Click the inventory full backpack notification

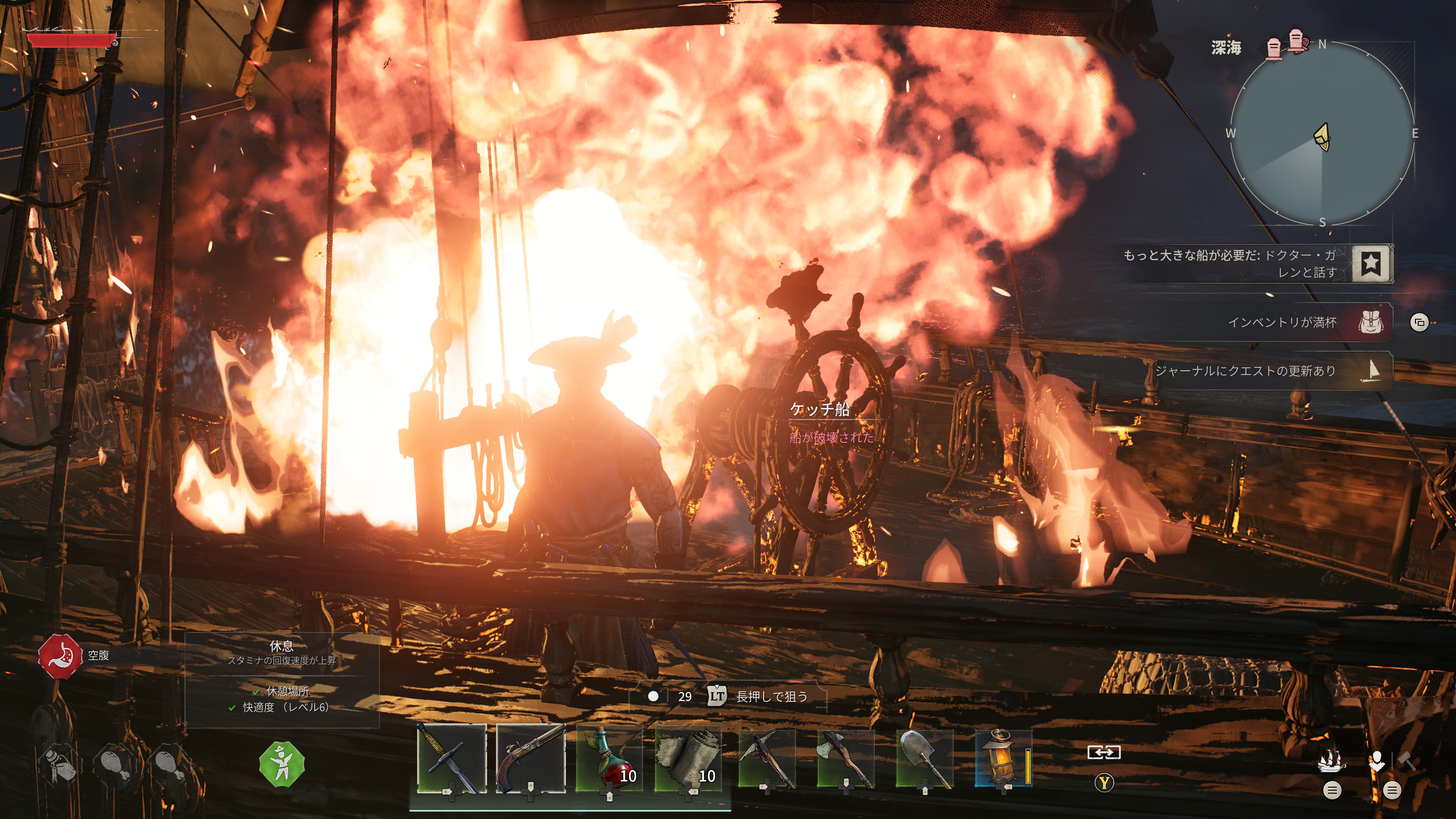(1371, 323)
